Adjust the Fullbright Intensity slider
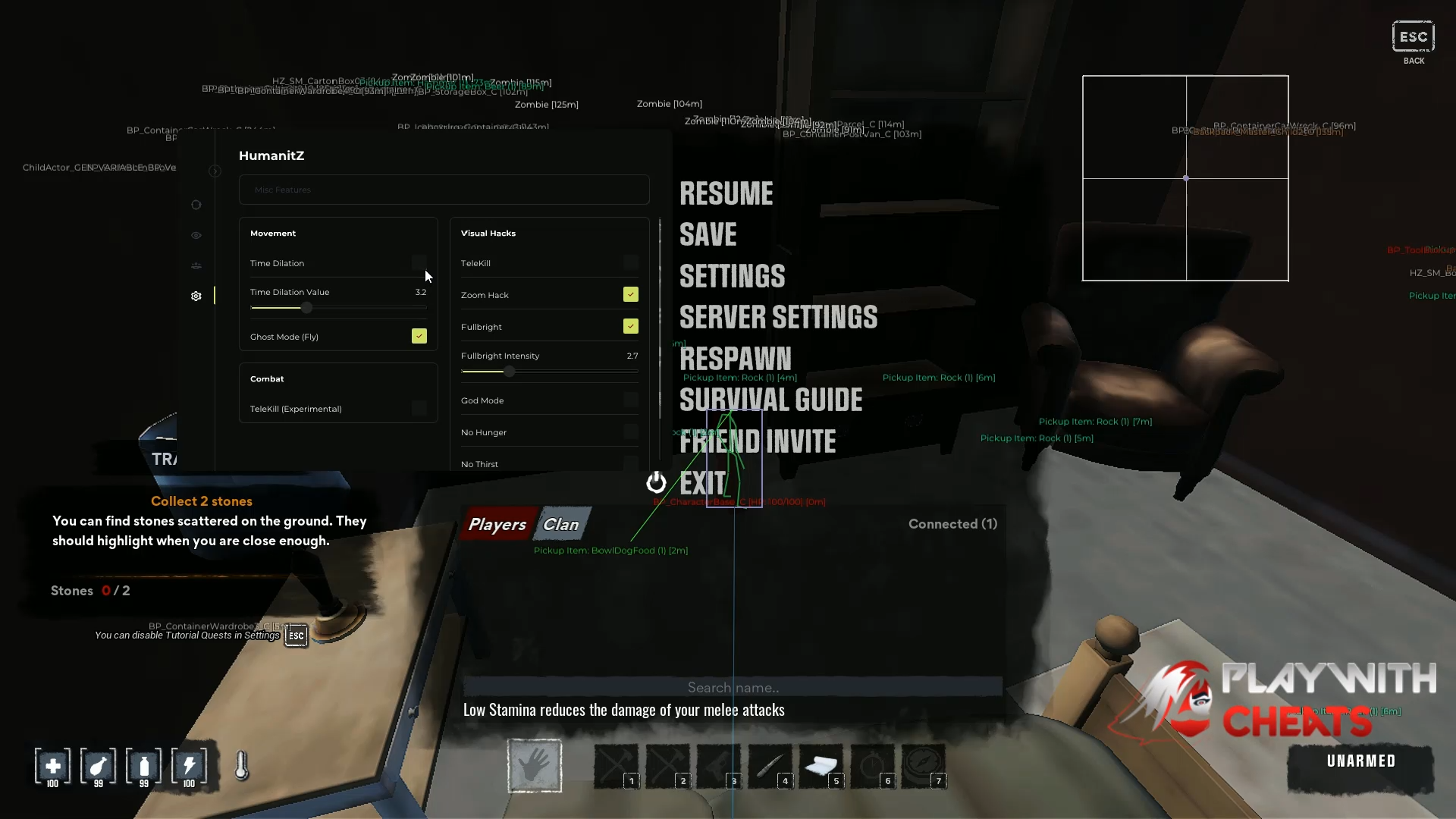This screenshot has width=1456, height=819. (x=508, y=372)
